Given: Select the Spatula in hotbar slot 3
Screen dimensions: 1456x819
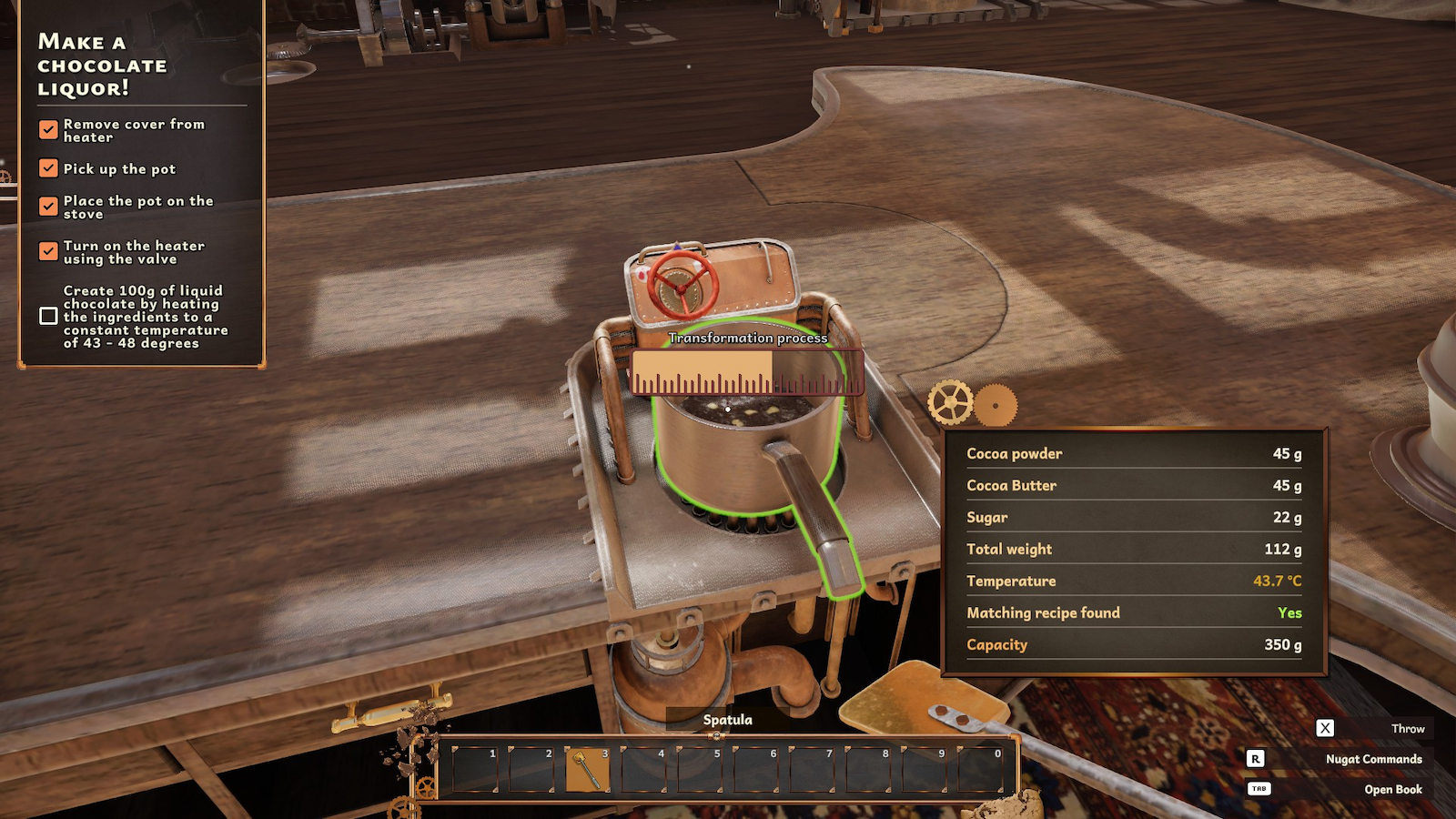Looking at the screenshot, I should pyautogui.click(x=587, y=769).
